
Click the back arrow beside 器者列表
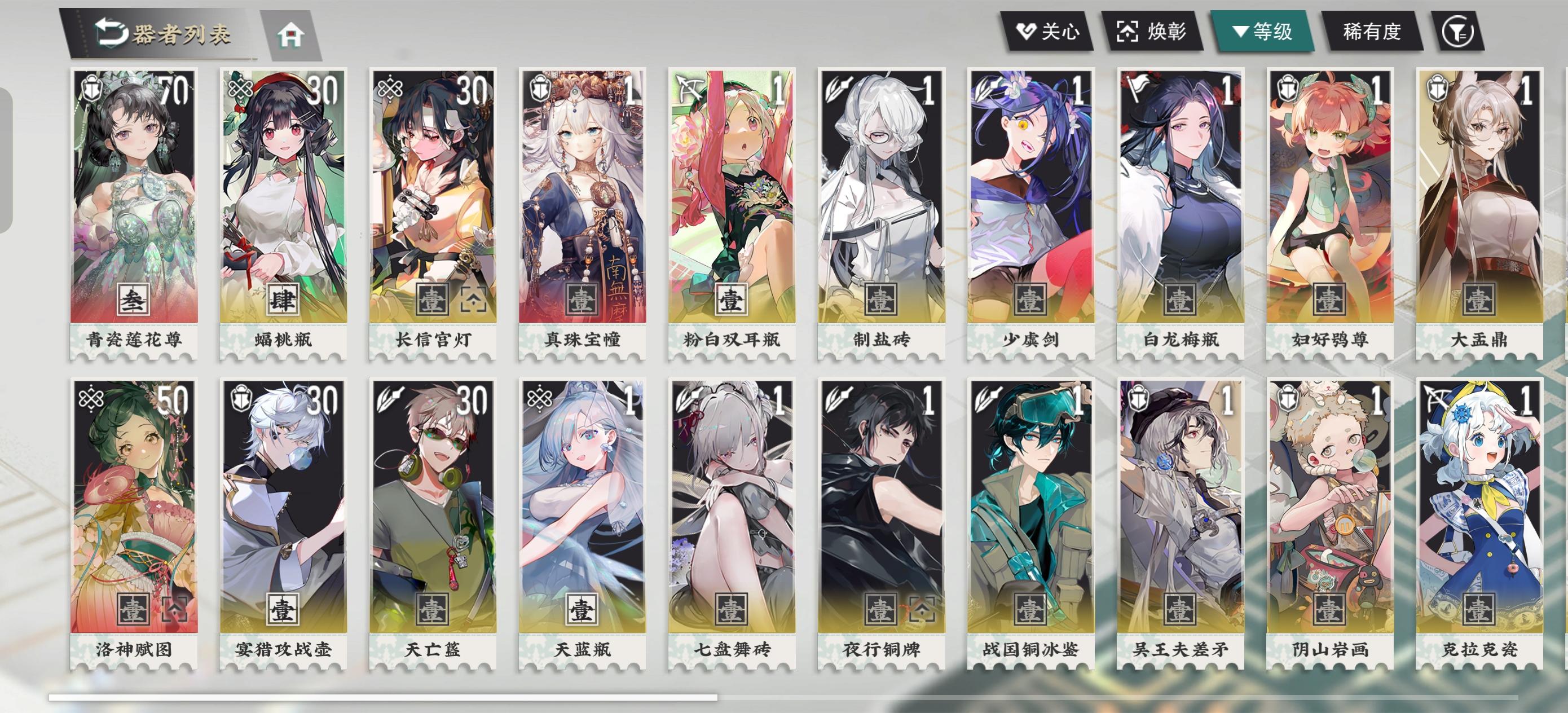113,34
